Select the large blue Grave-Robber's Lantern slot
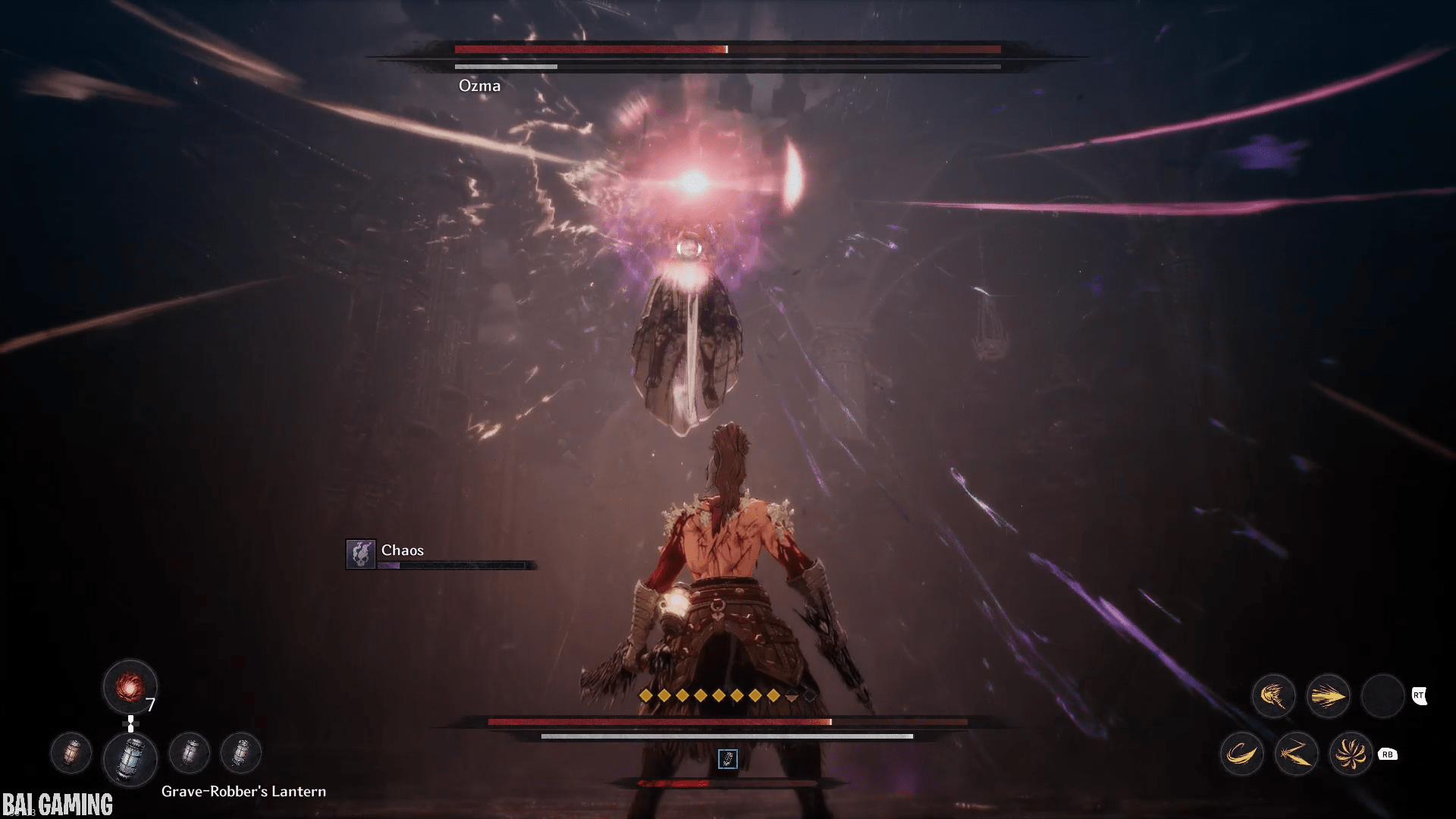Image resolution: width=1456 pixels, height=819 pixels. point(130,758)
